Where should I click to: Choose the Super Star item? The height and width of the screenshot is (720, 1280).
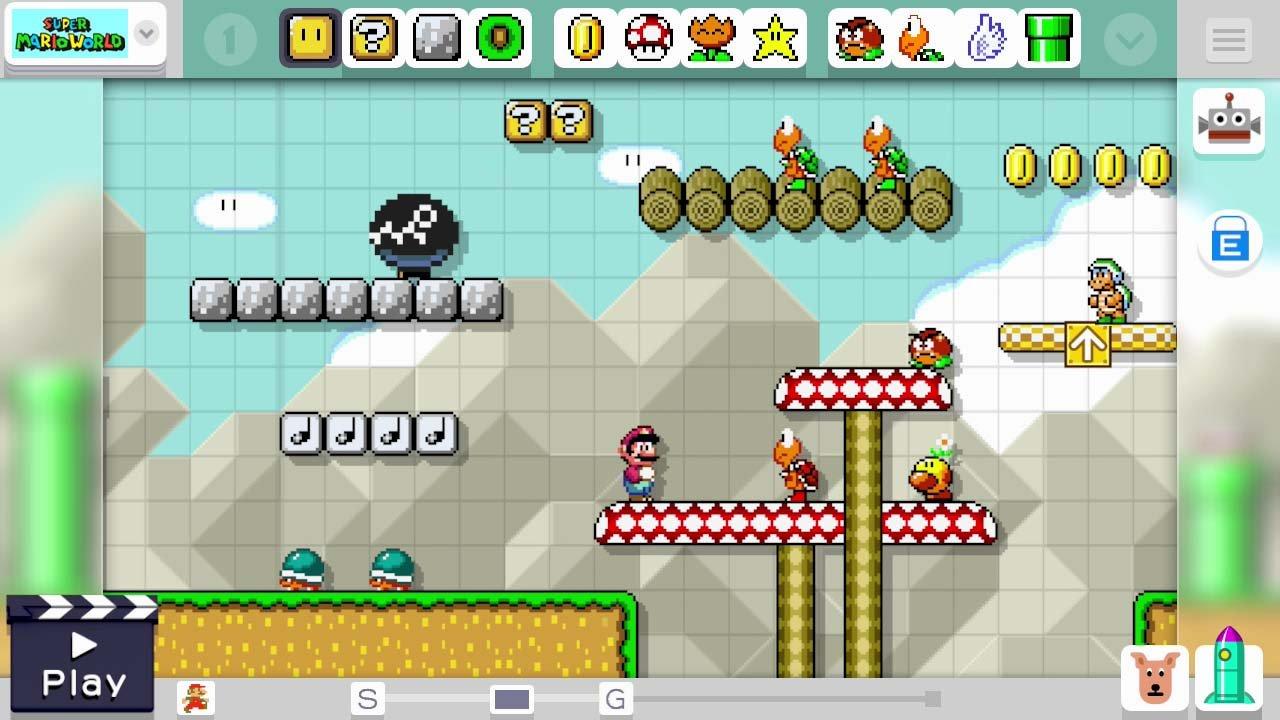776,39
